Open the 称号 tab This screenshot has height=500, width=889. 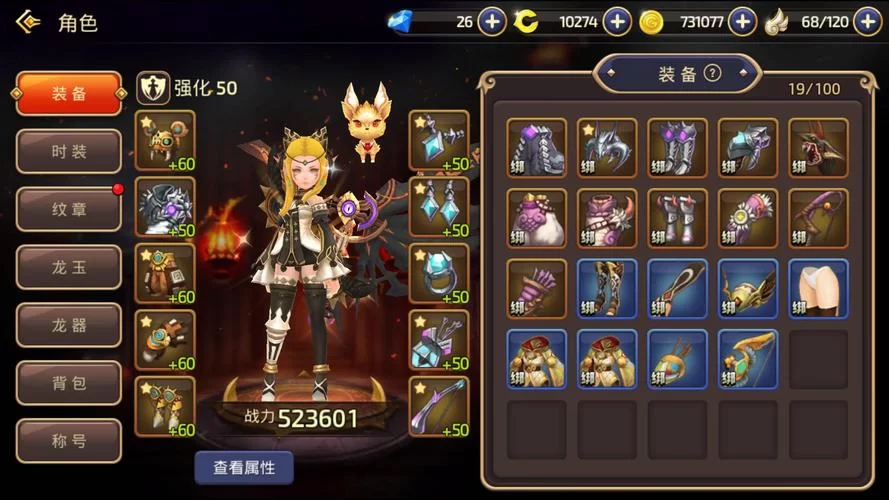point(69,441)
